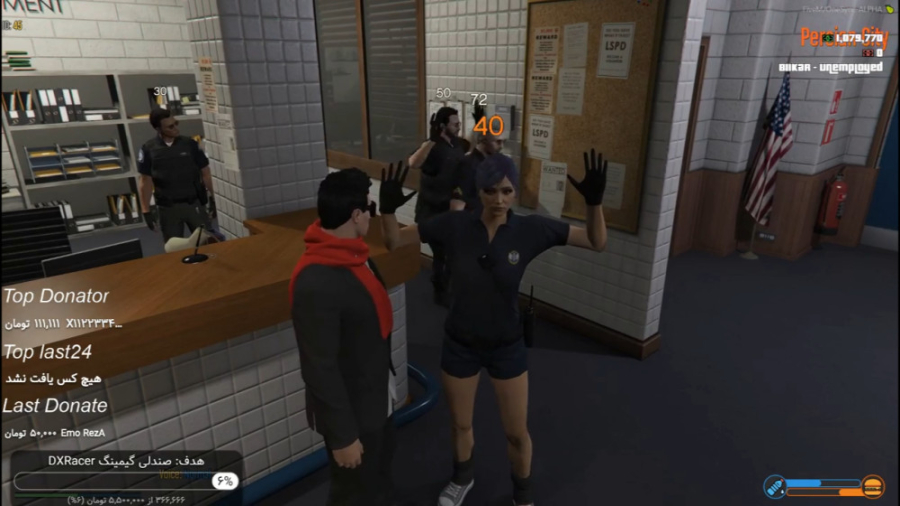Viewport: 900px width, 506px height.
Task: Click the burger hunger icon
Action: 872,486
